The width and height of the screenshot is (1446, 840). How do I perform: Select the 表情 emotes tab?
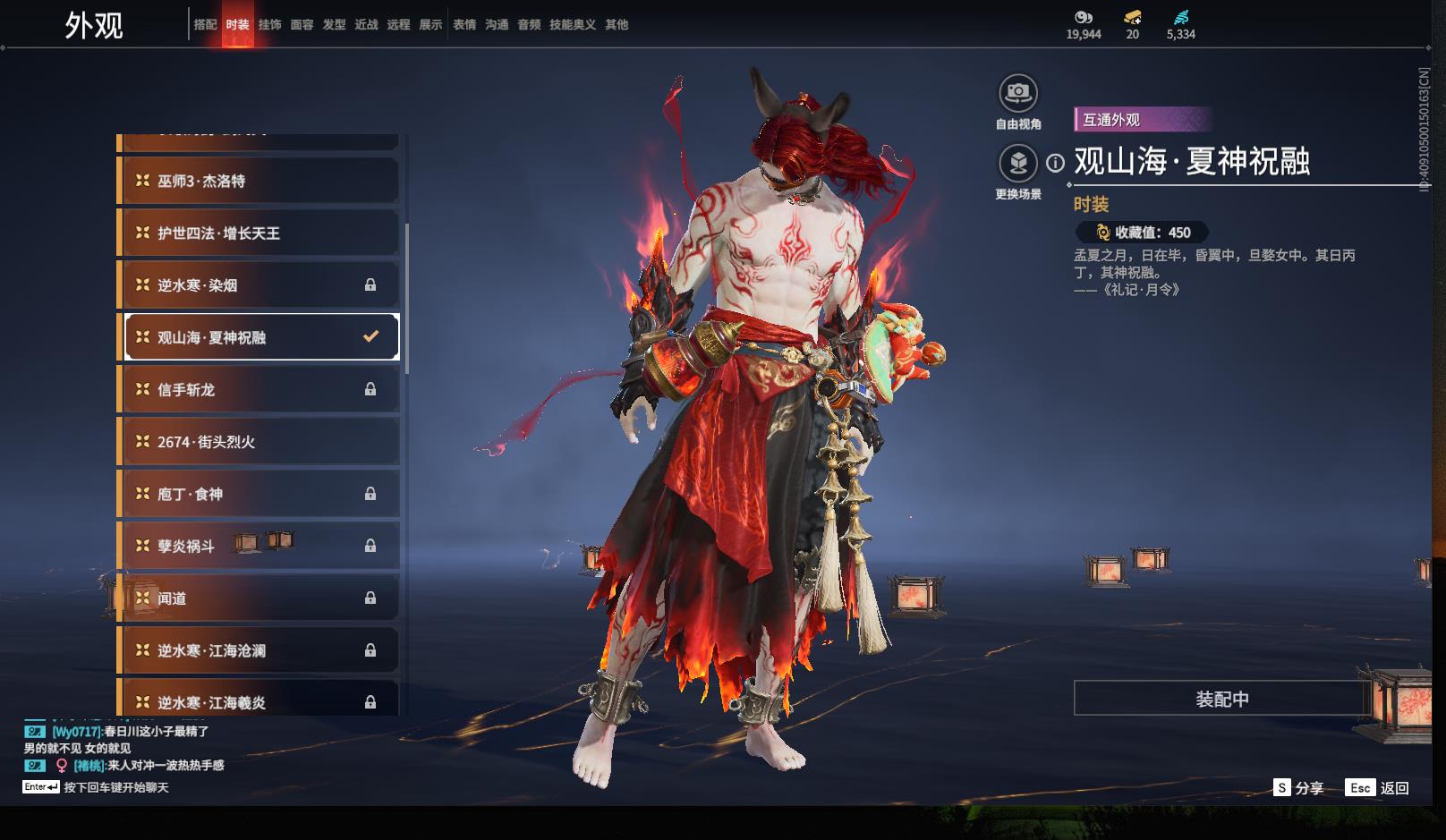[464, 25]
